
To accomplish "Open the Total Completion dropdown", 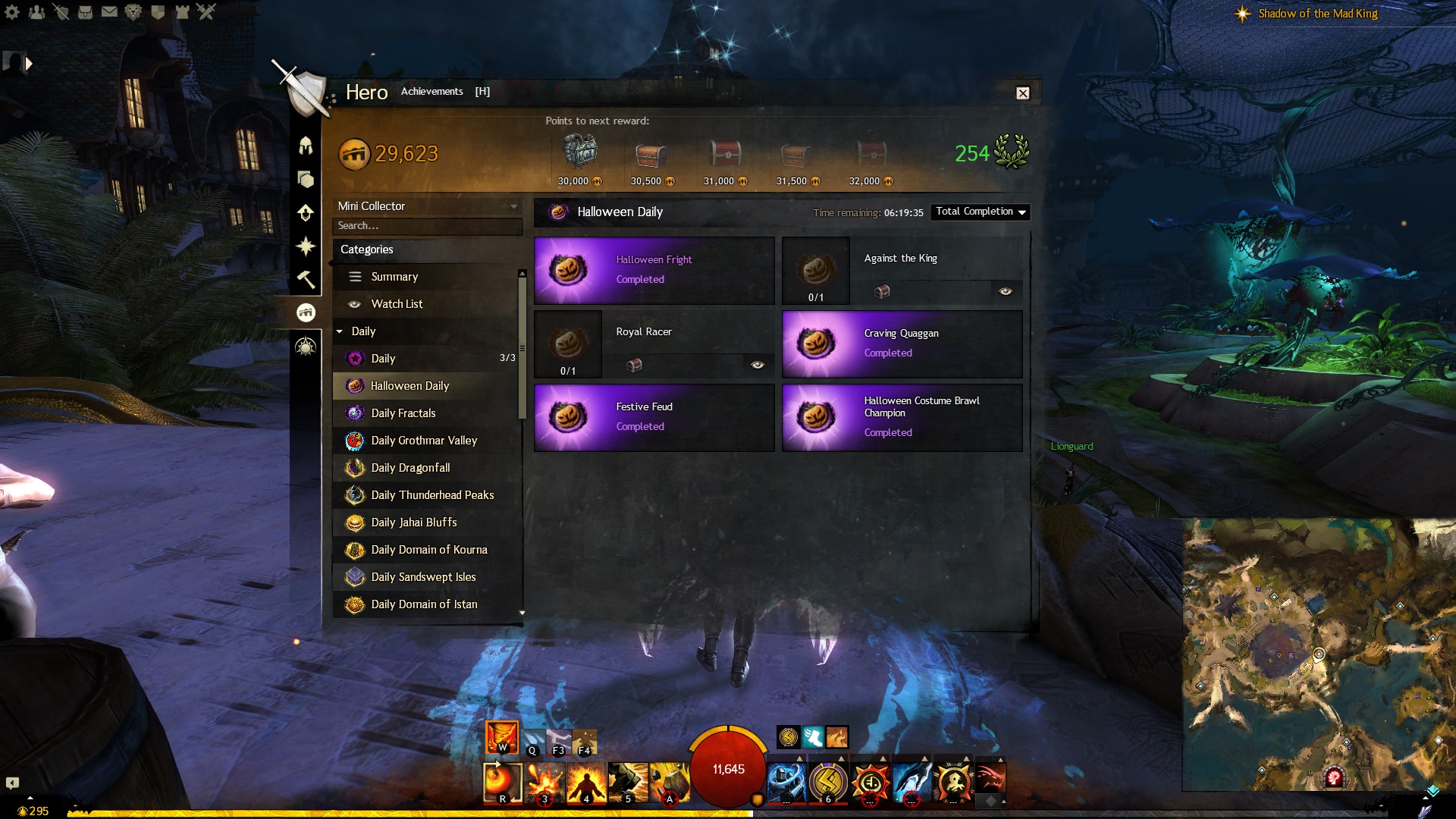I will click(980, 212).
